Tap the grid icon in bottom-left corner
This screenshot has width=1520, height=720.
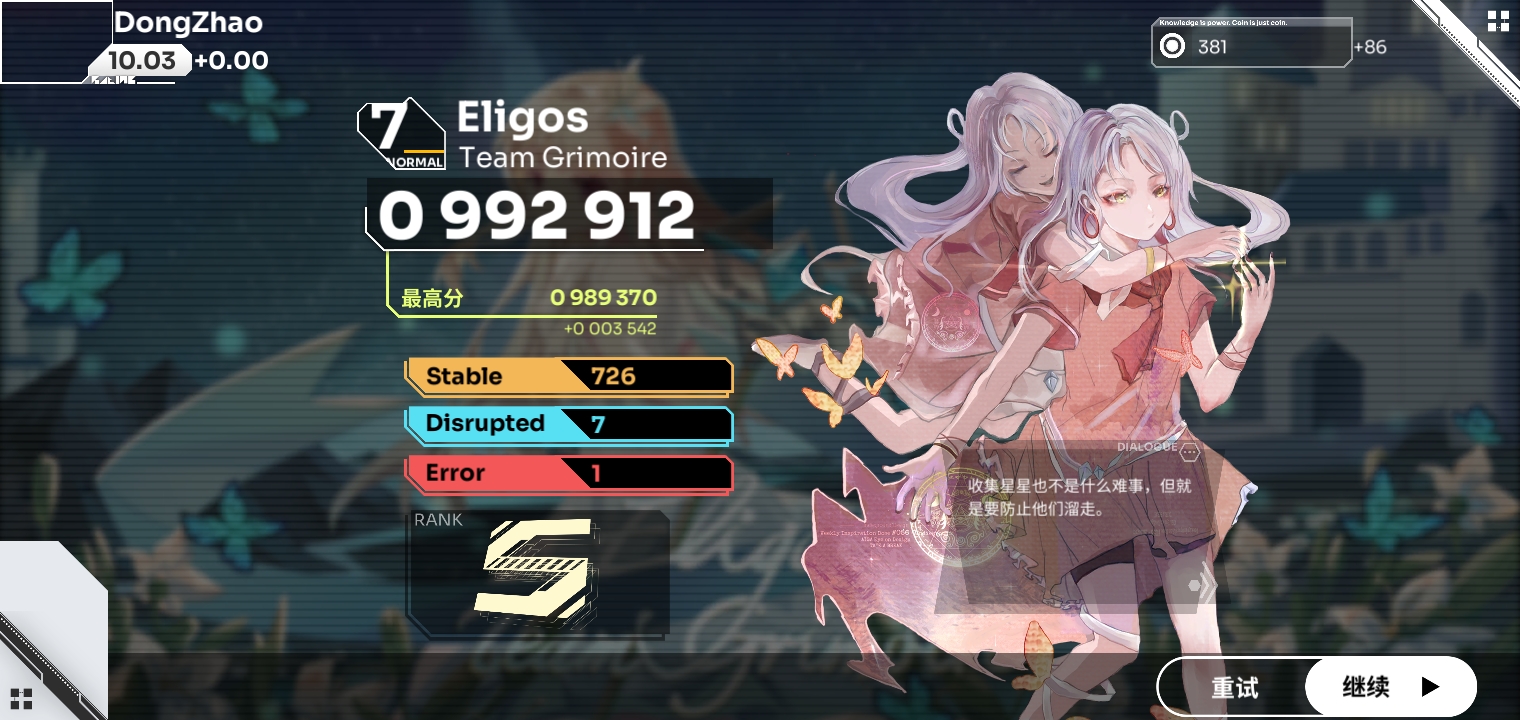coord(22,698)
